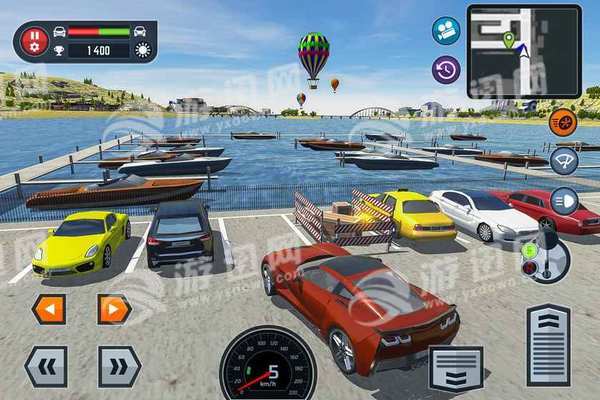Toggle the orange traction control button
This screenshot has height=400, width=600.
(563, 122)
